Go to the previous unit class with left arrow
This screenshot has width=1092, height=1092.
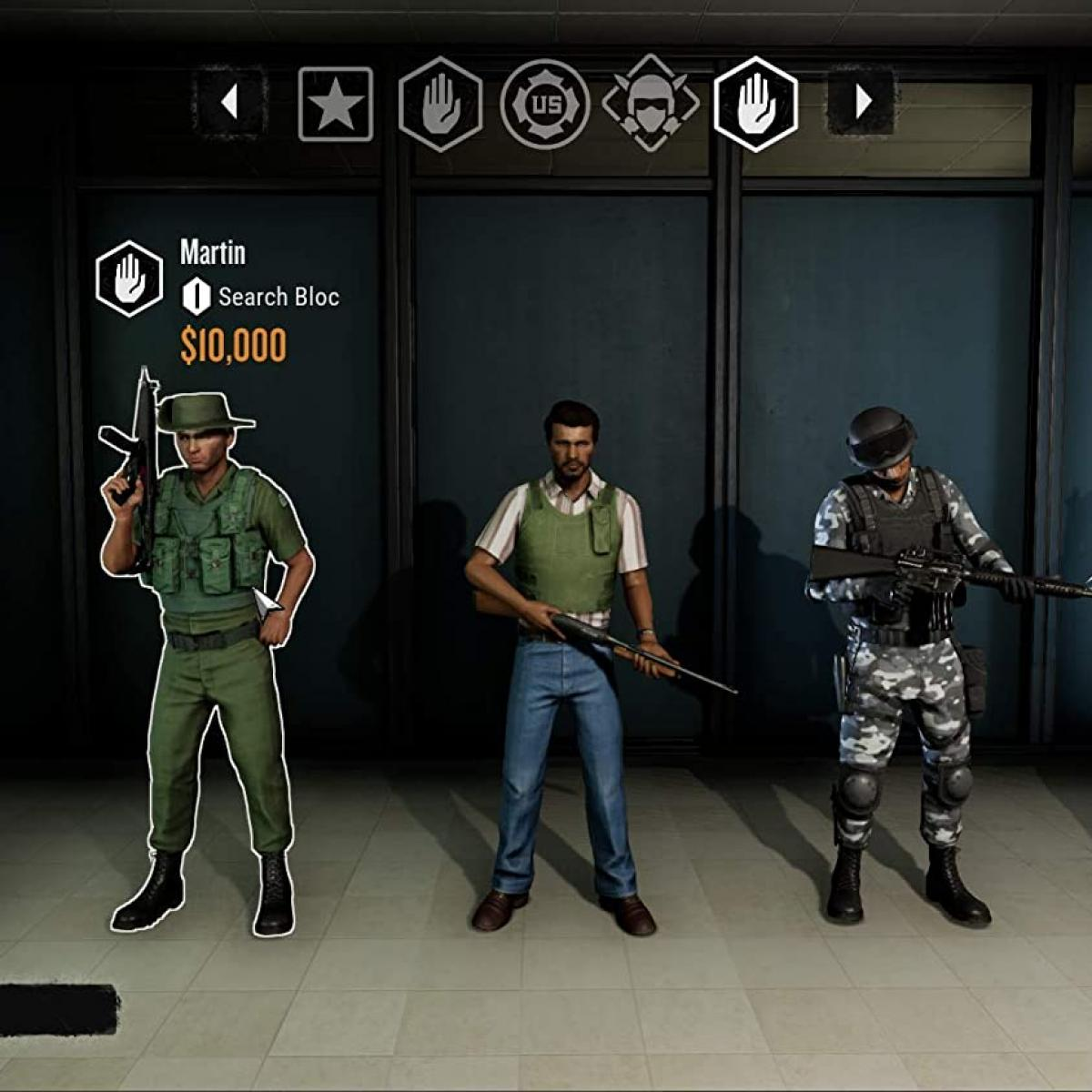click(229, 103)
